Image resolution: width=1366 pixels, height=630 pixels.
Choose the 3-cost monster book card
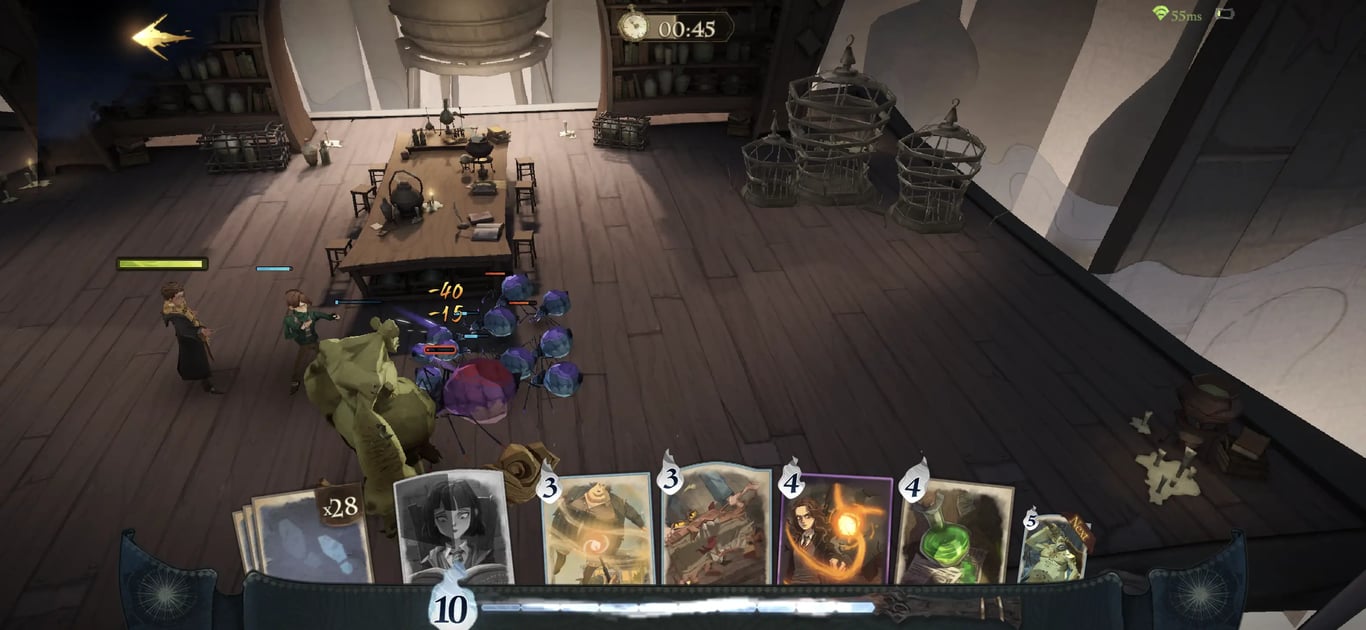coord(715,525)
